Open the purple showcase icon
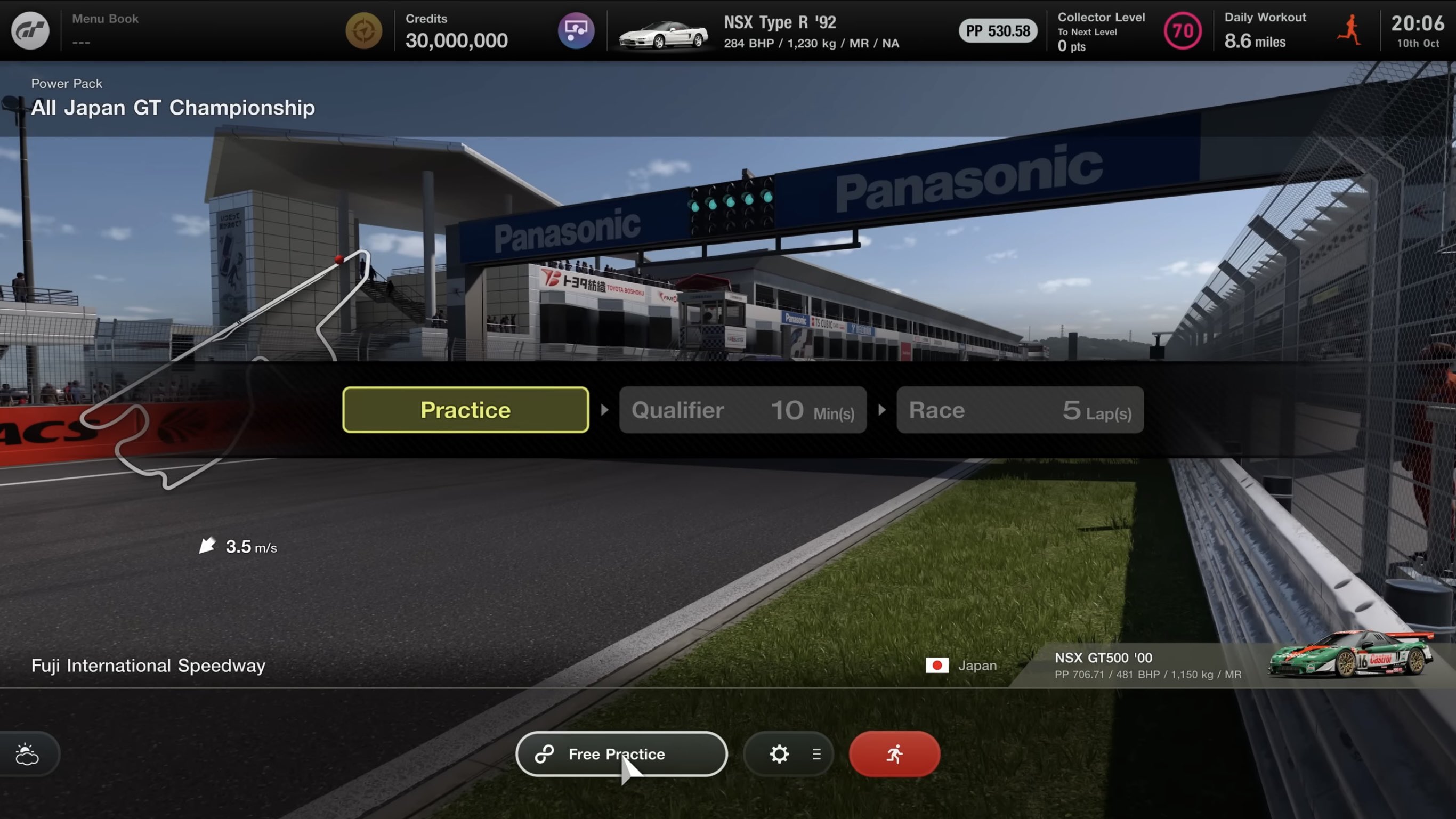This screenshot has height=819, width=1456. coord(576,30)
